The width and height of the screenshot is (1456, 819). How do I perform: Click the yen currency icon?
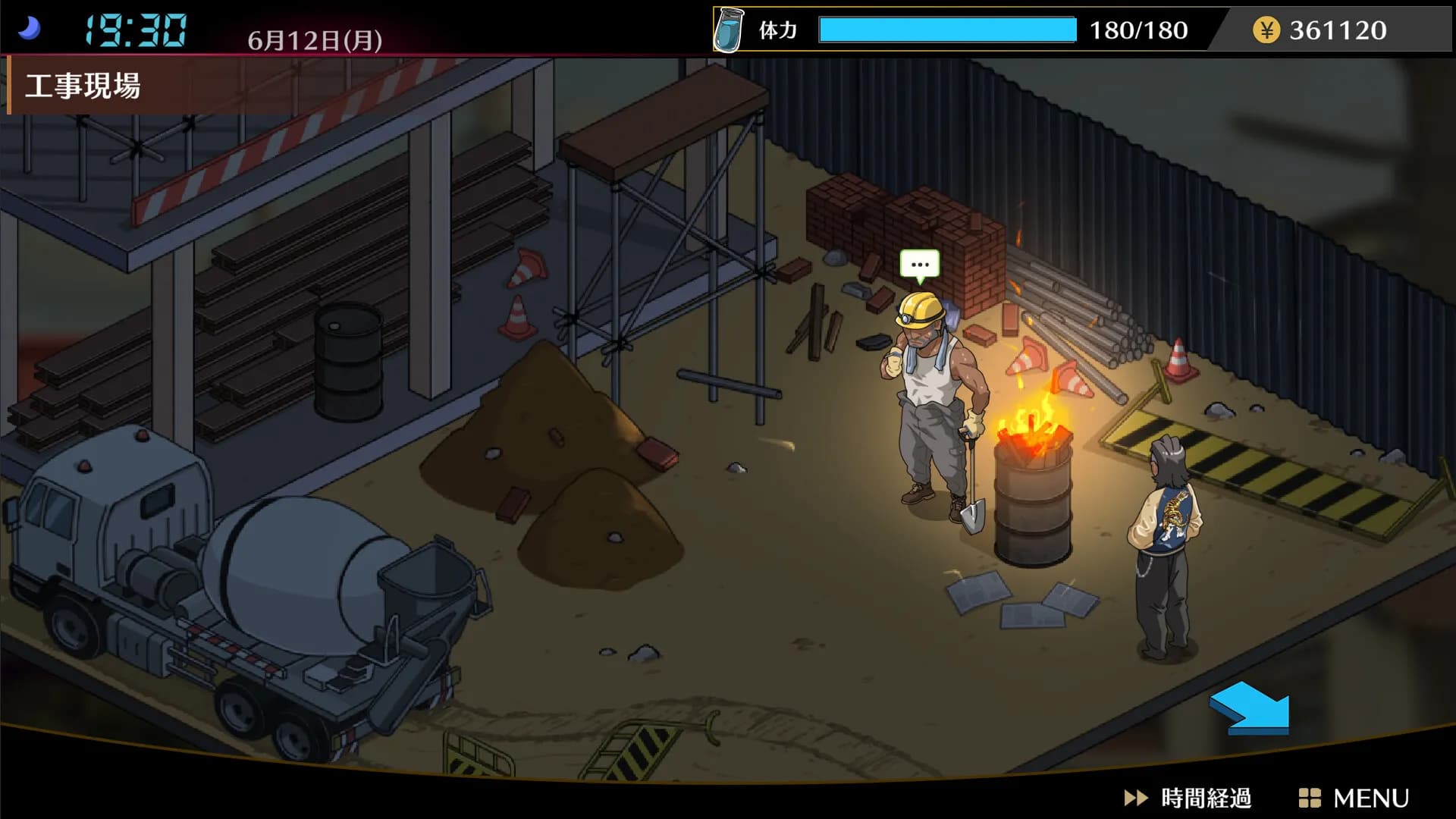click(x=1265, y=30)
